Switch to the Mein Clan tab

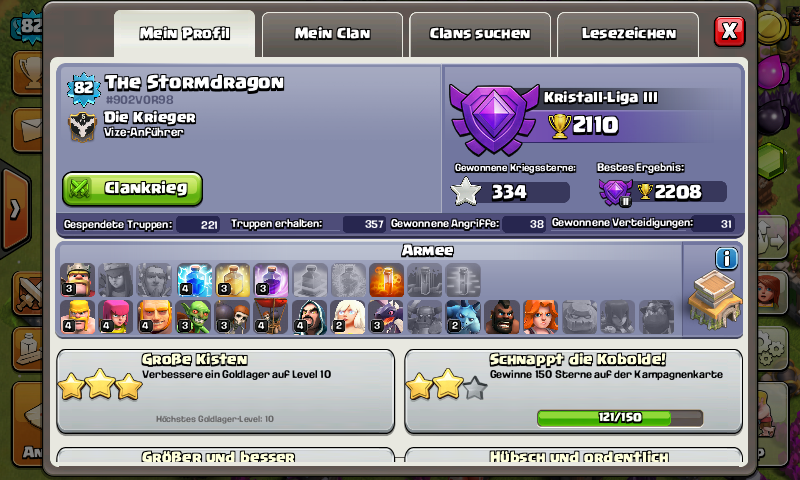[x=333, y=34]
